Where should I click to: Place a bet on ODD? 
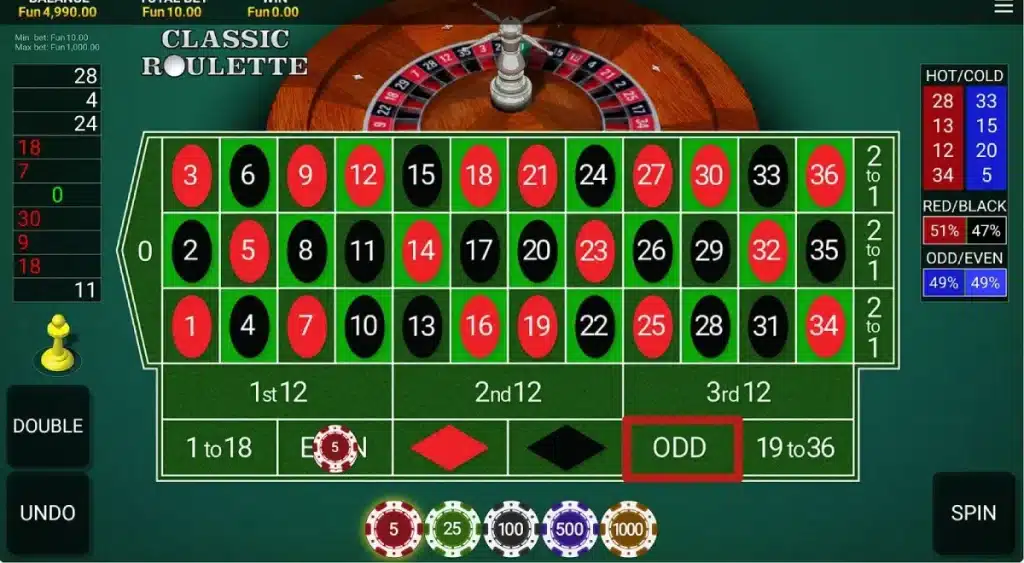tap(680, 447)
